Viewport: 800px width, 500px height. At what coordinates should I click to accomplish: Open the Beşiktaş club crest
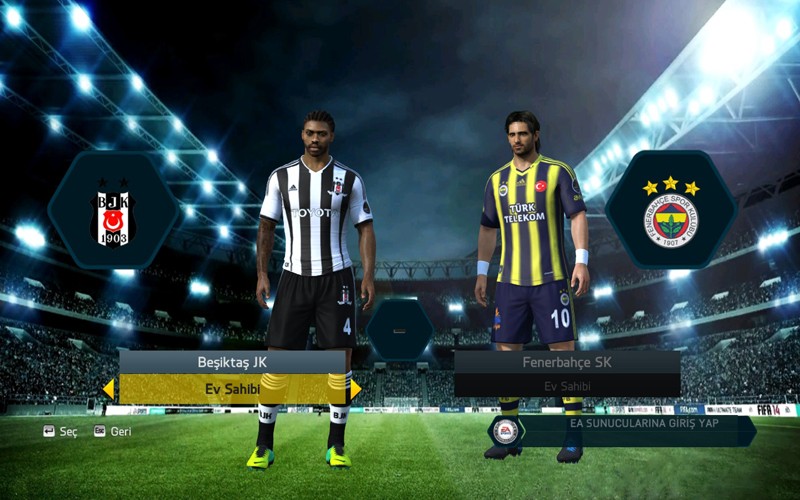click(112, 212)
